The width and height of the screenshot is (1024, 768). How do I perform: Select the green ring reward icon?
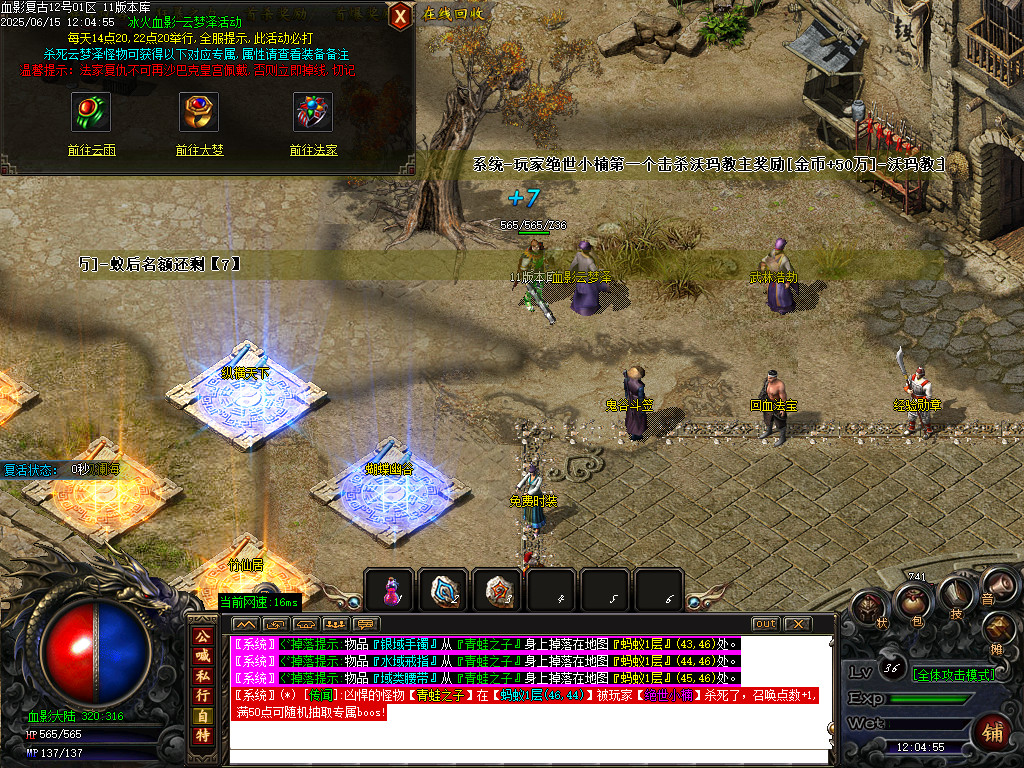91,111
